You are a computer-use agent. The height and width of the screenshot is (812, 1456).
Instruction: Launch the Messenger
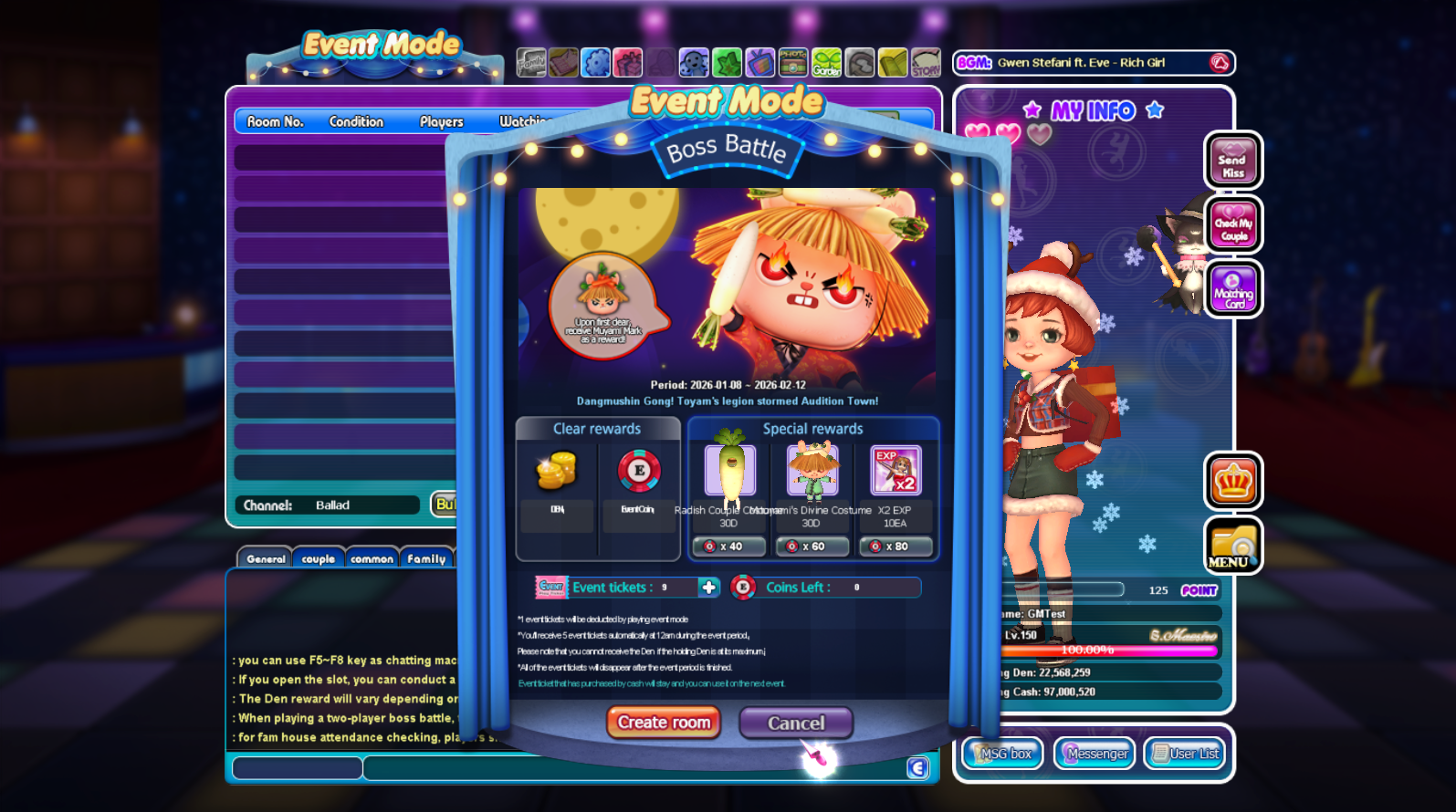pos(1095,754)
